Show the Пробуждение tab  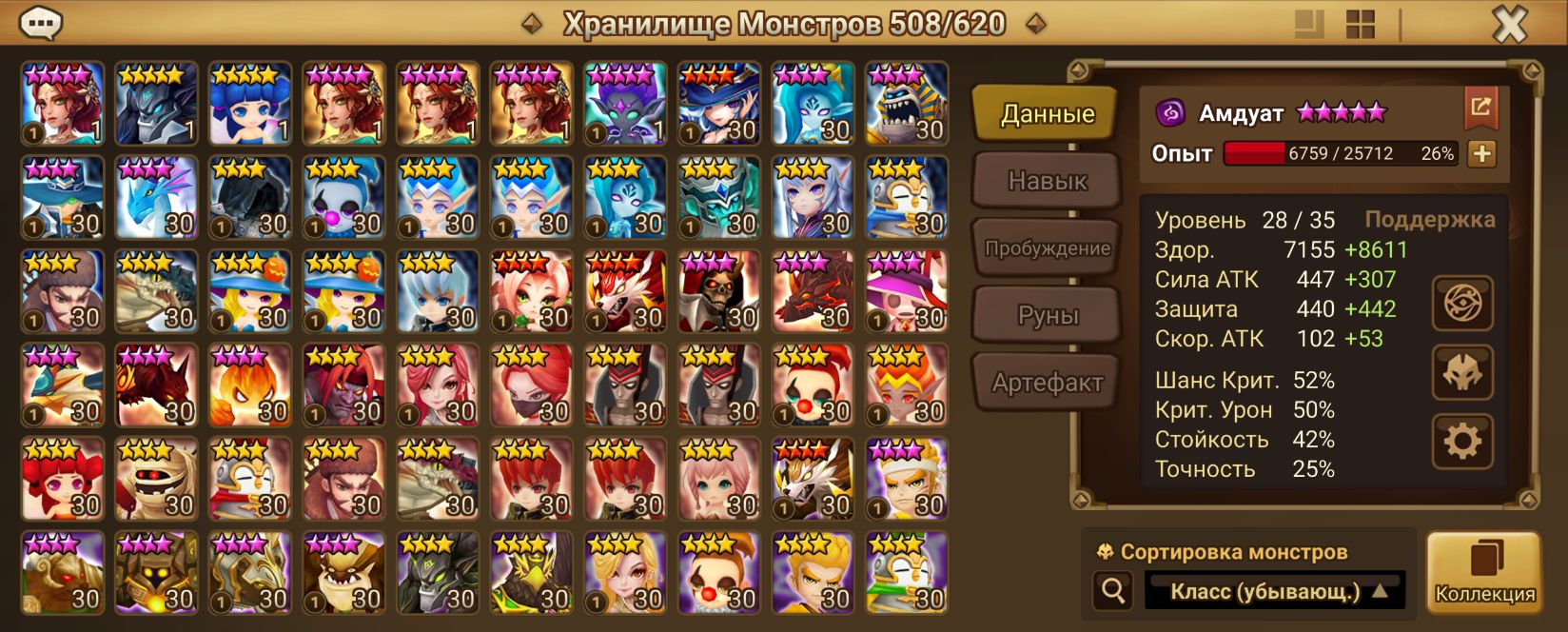click(x=1047, y=248)
